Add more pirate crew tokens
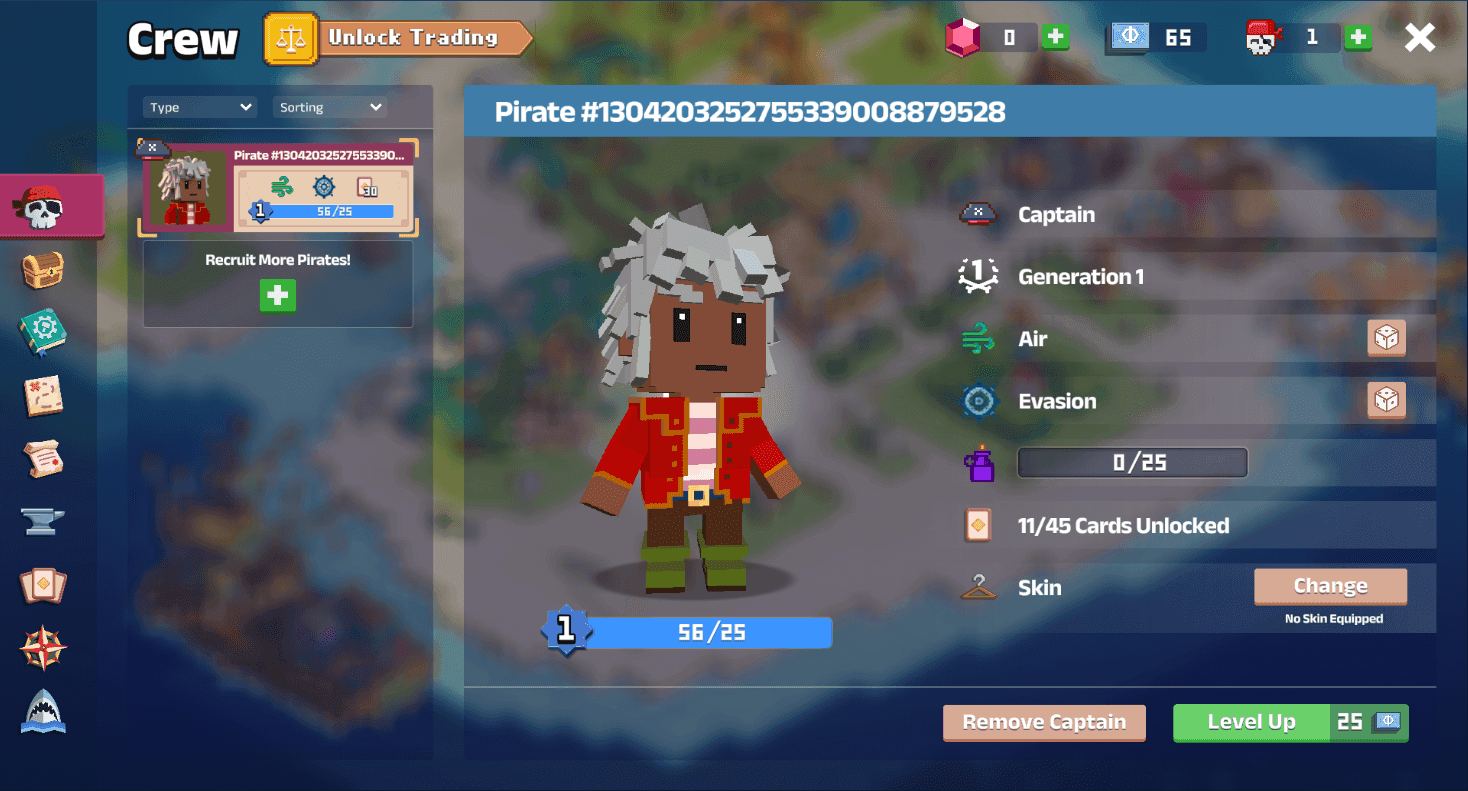Screen dimensions: 1468x791 point(1357,38)
